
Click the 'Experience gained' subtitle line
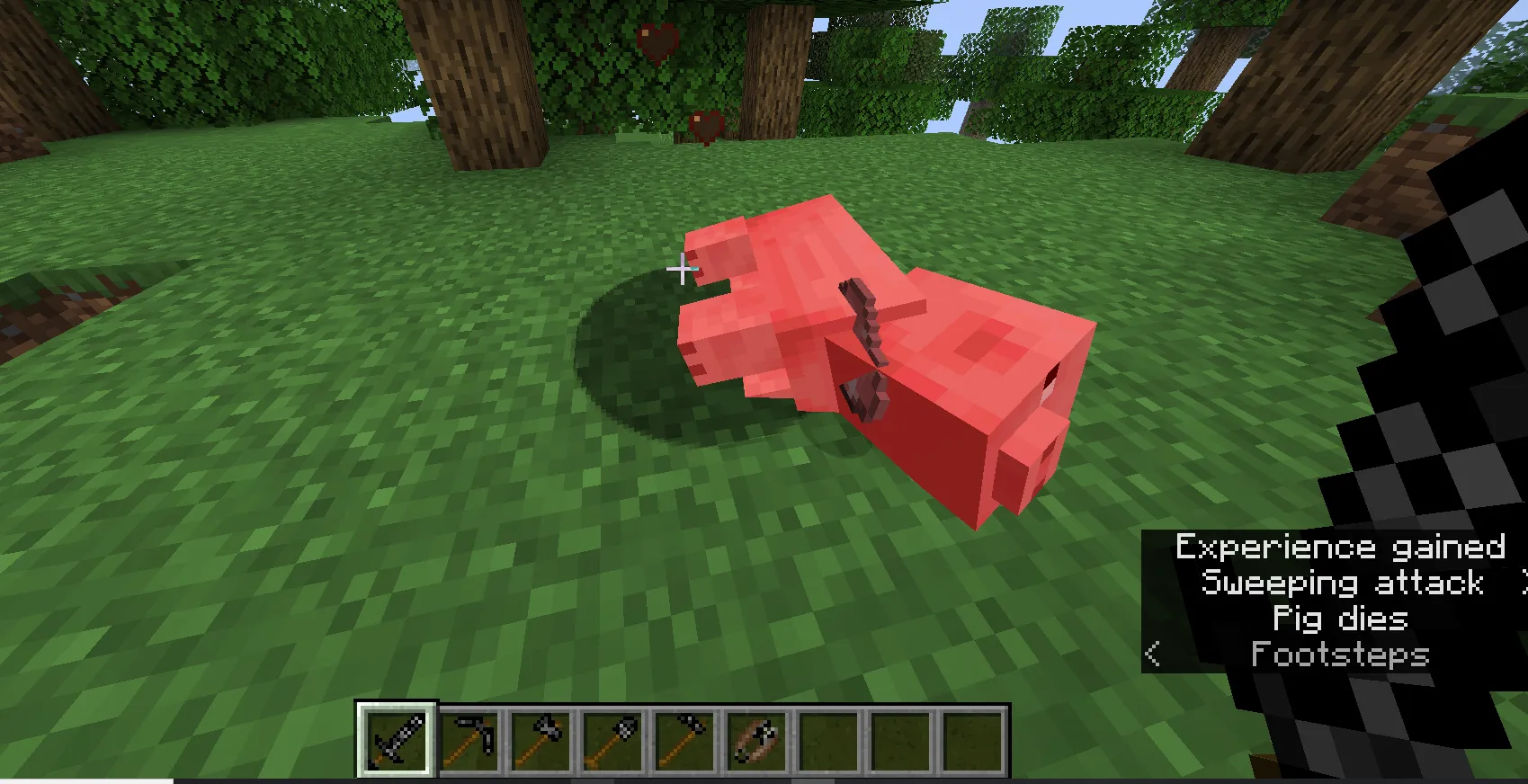[x=1341, y=548]
